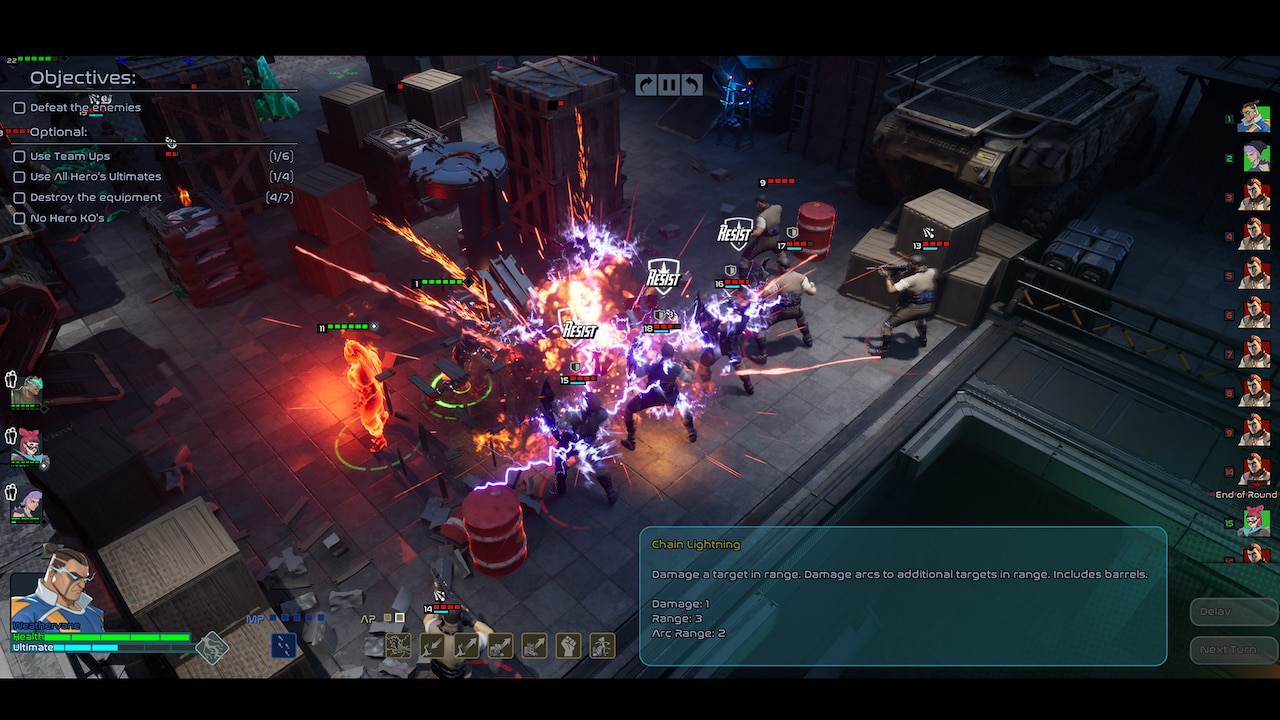Image resolution: width=1280 pixels, height=720 pixels.
Task: Toggle the Defeat the enemies objective checkbox
Action: [x=19, y=108]
